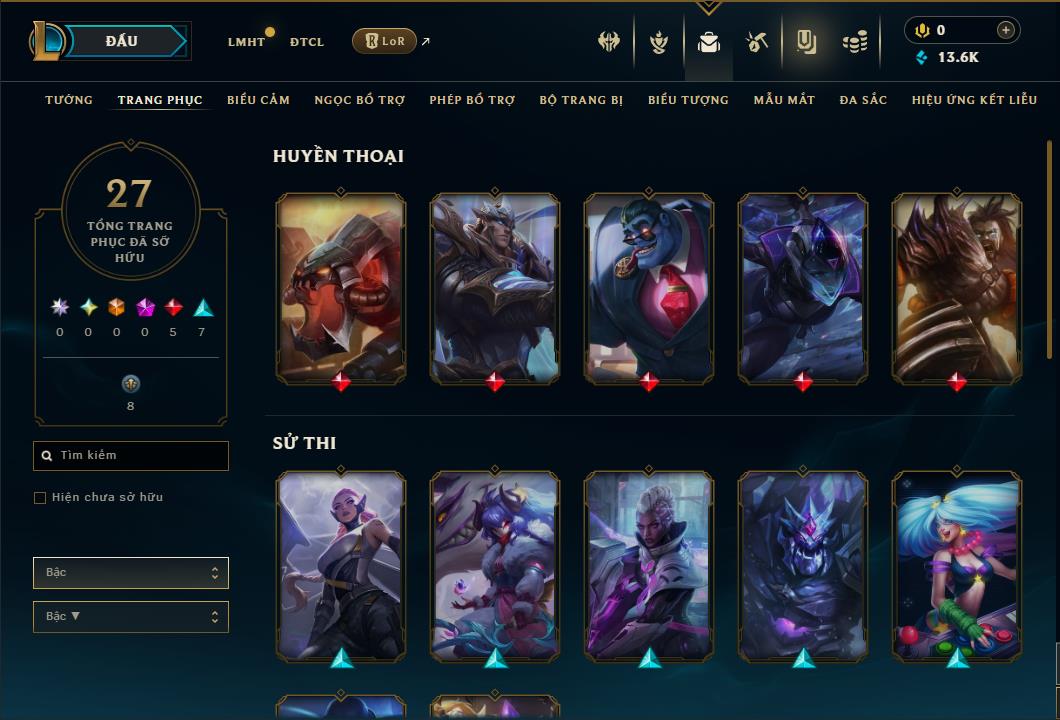The height and width of the screenshot is (720, 1060).
Task: Open the backpack collection icon
Action: pos(709,42)
